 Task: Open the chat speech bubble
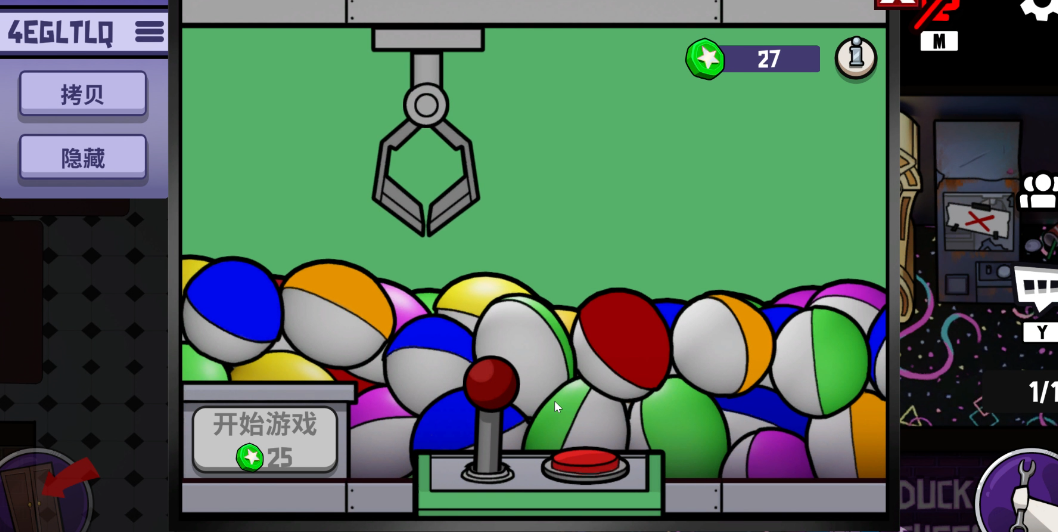1037,288
